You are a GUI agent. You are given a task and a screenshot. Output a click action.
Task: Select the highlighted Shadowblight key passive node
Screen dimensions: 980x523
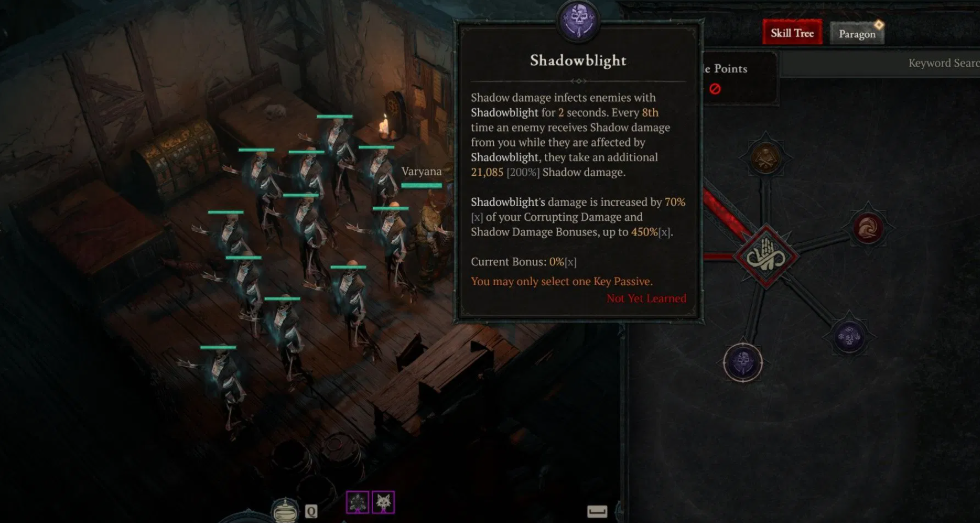742,361
